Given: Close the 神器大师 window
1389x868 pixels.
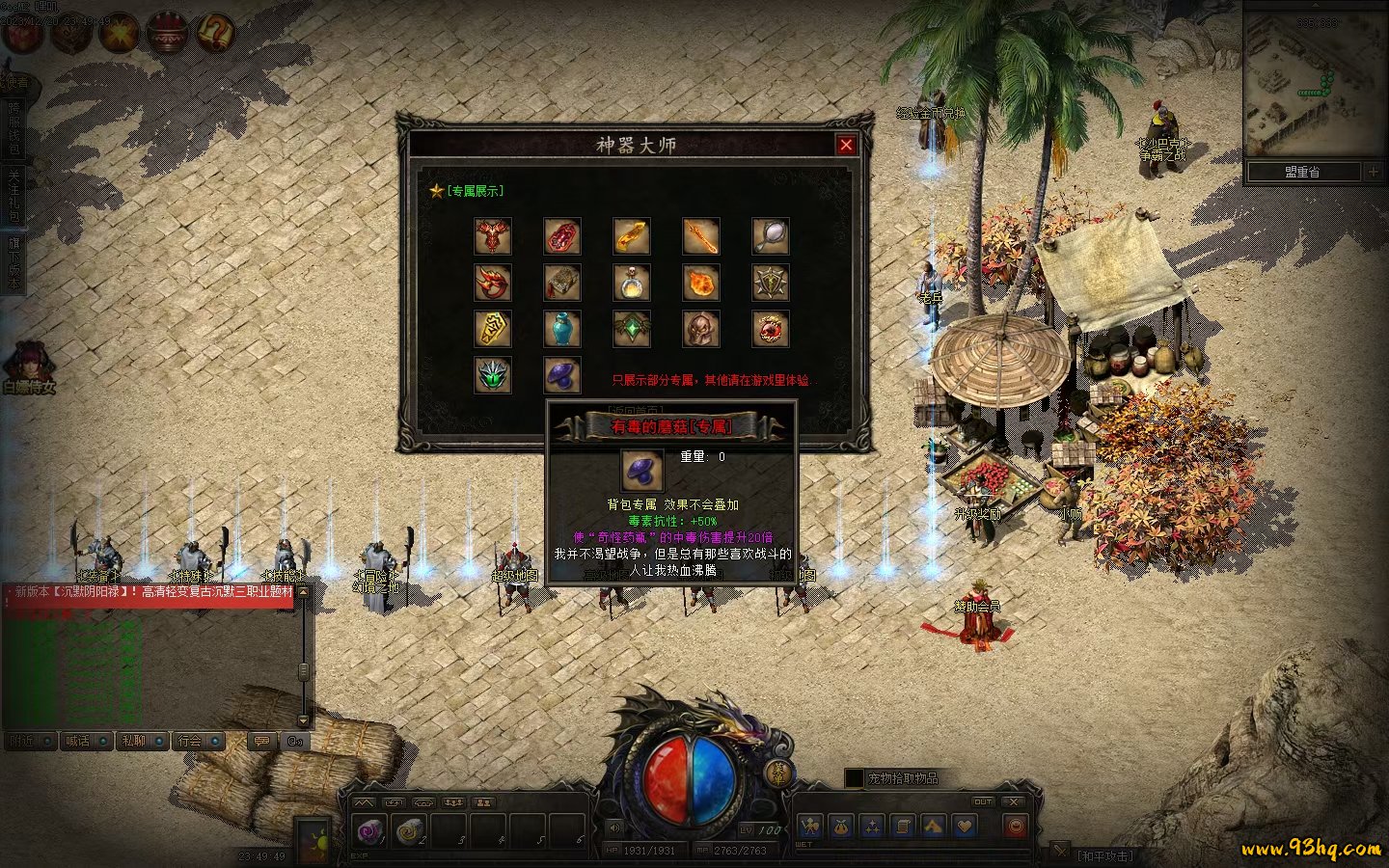Looking at the screenshot, I should pos(846,145).
